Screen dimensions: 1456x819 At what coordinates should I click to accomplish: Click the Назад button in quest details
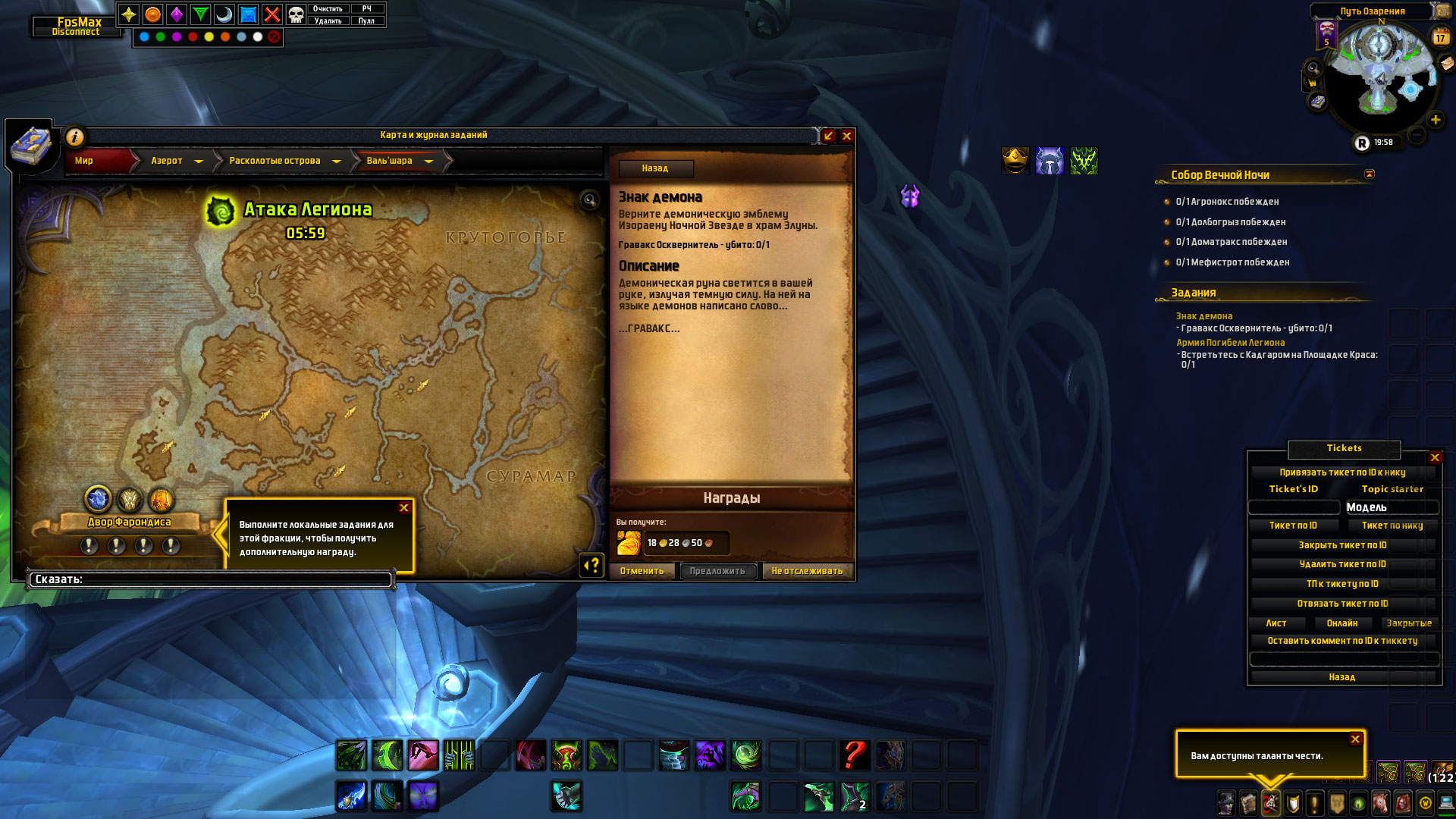pyautogui.click(x=655, y=168)
